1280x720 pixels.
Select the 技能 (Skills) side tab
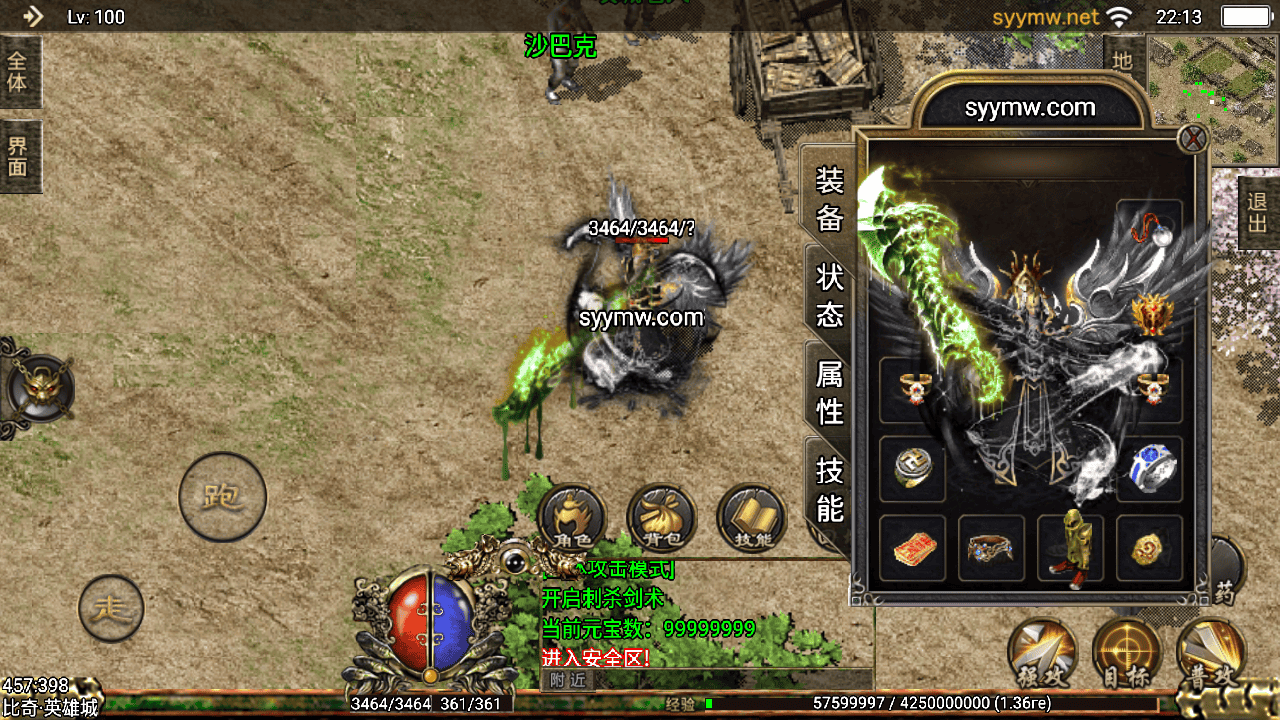tap(829, 488)
